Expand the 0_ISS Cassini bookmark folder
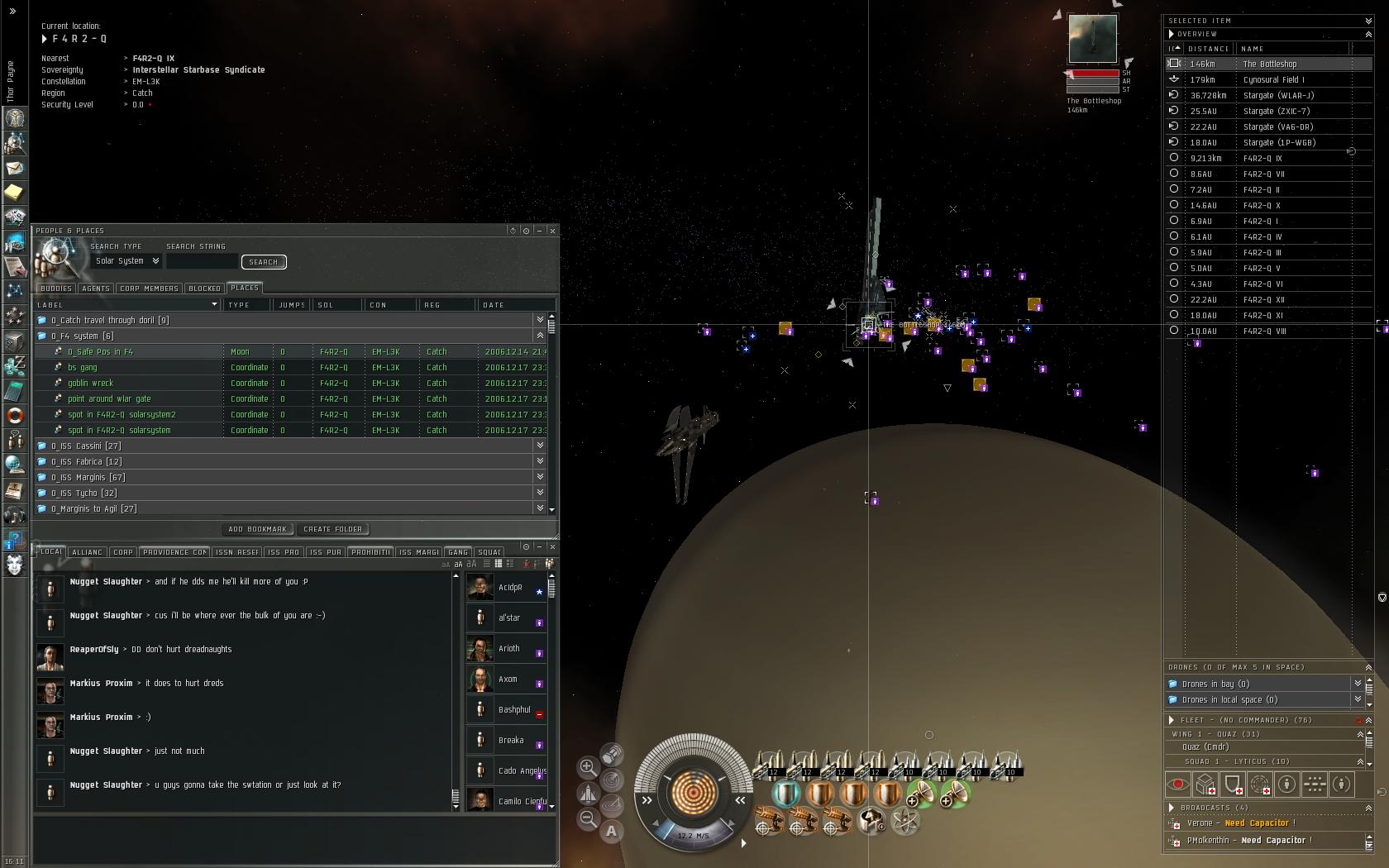The image size is (1389, 868). (x=86, y=446)
